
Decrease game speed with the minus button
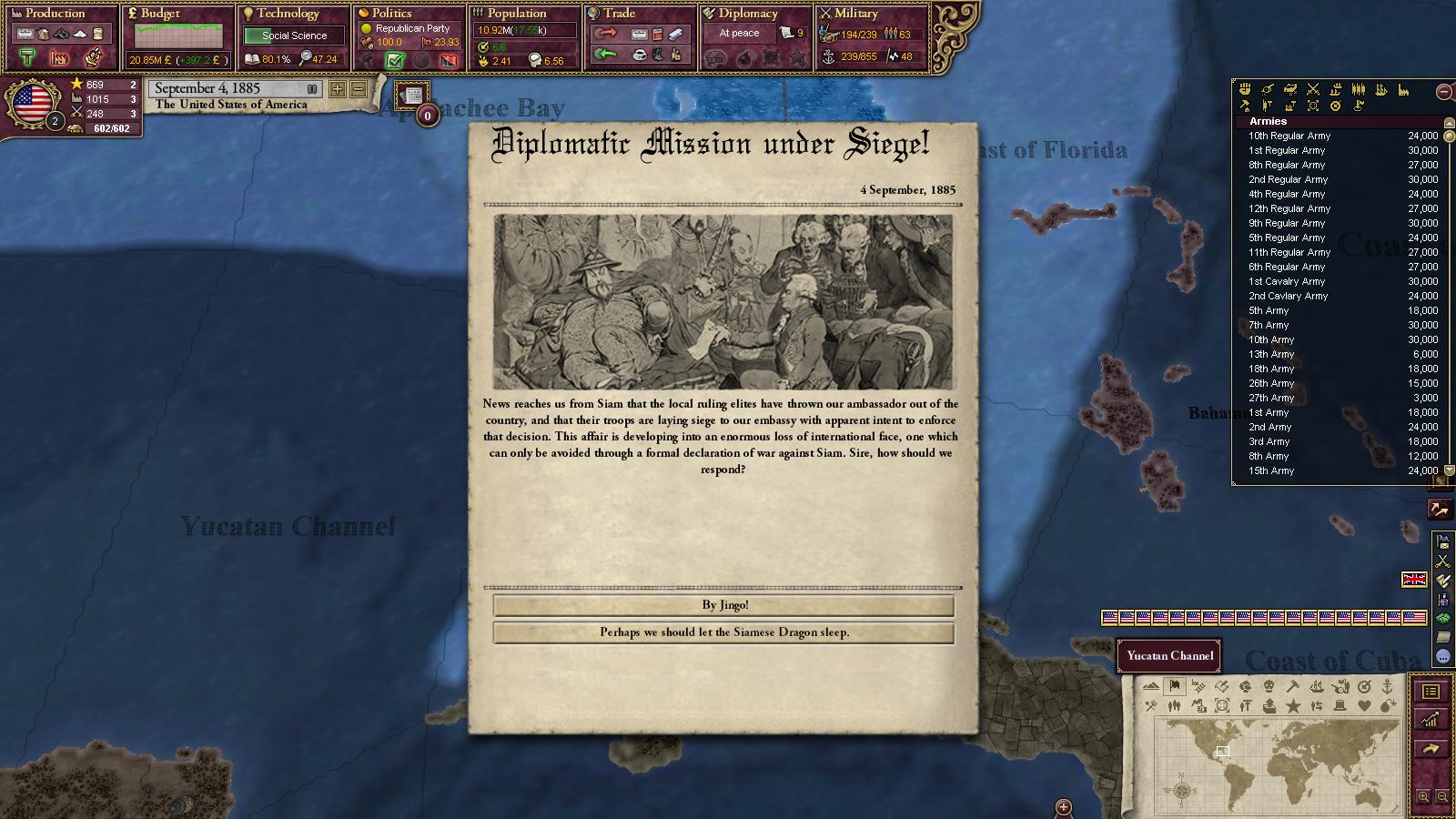[x=359, y=89]
